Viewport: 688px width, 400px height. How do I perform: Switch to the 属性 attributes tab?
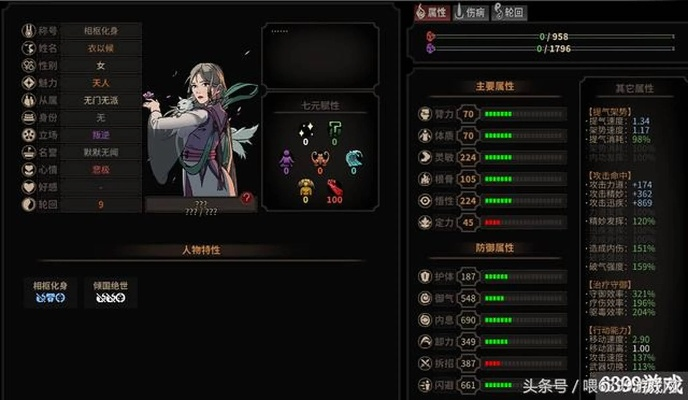pos(432,12)
